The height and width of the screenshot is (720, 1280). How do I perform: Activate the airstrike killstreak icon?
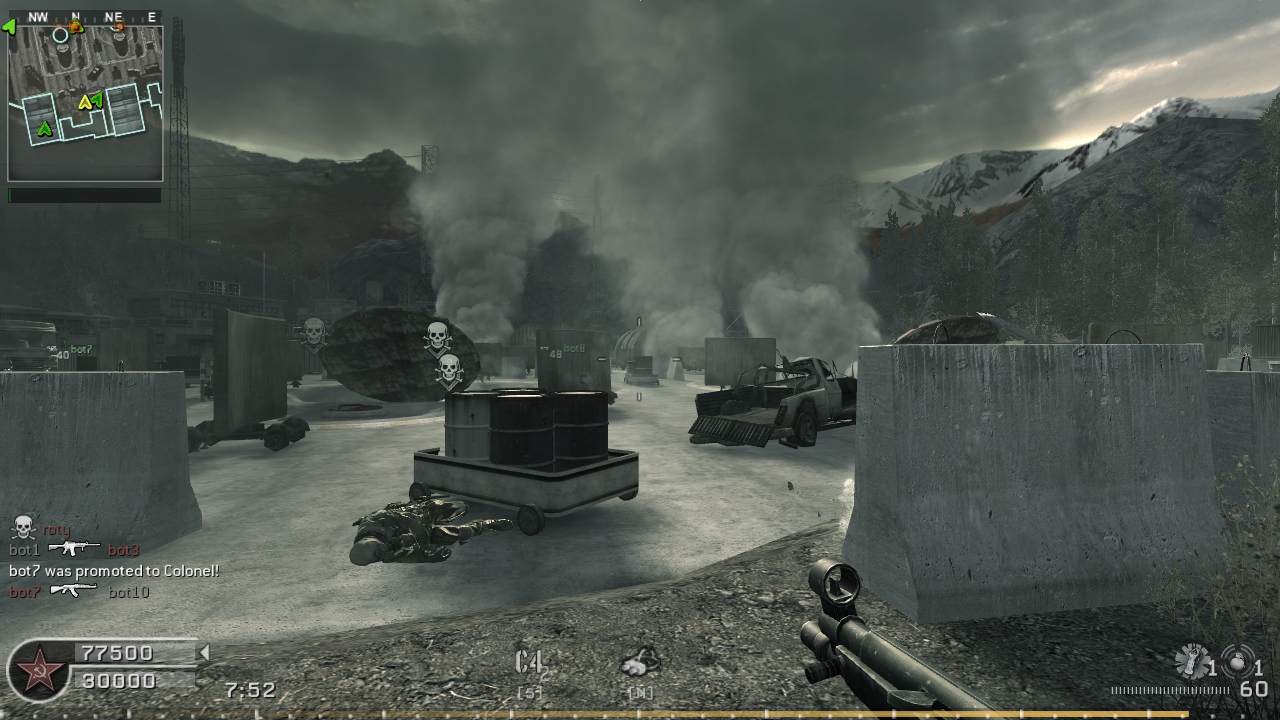click(640, 661)
